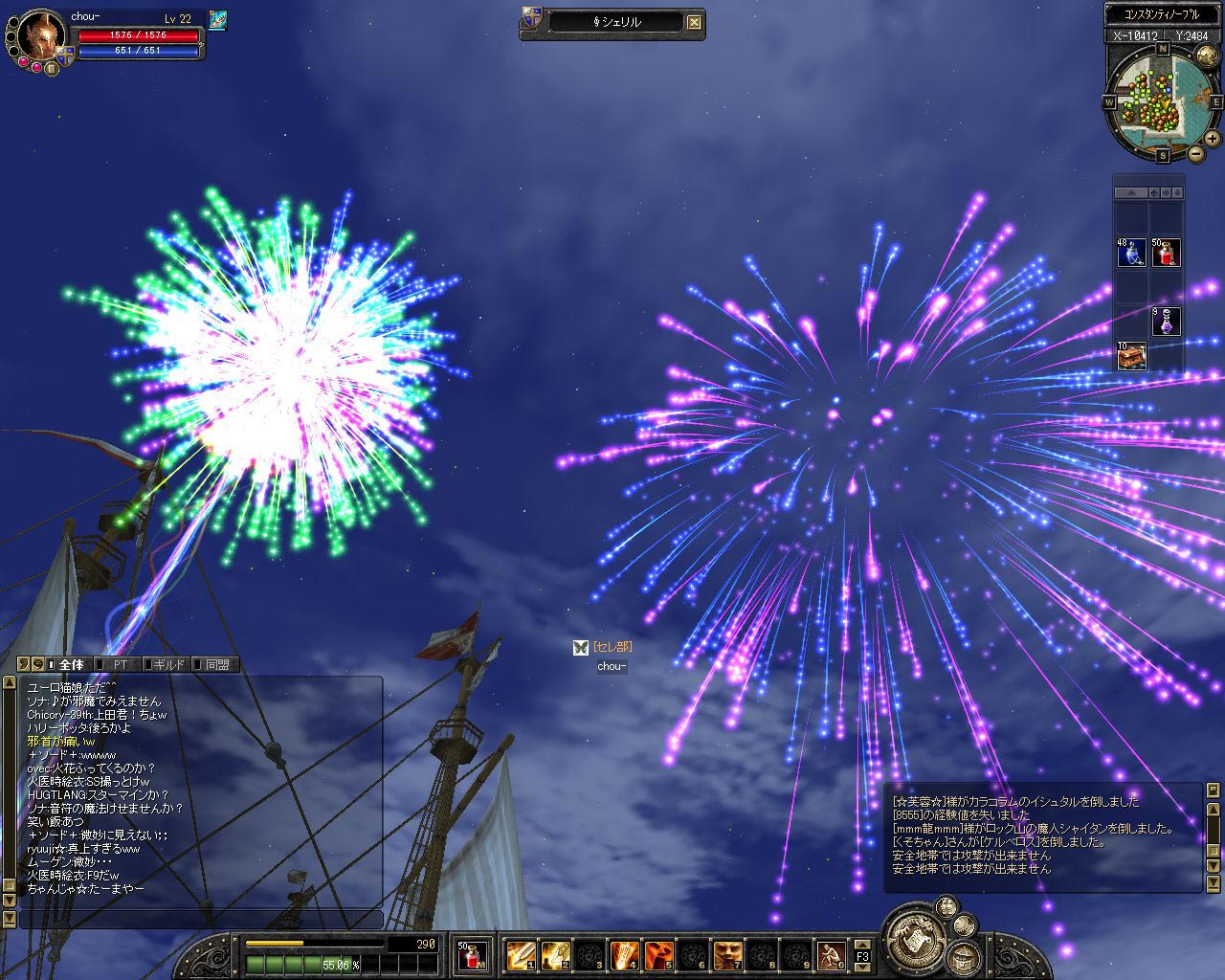Open the treasure chest item slot
The height and width of the screenshot is (980, 1225).
pyautogui.click(x=1131, y=356)
